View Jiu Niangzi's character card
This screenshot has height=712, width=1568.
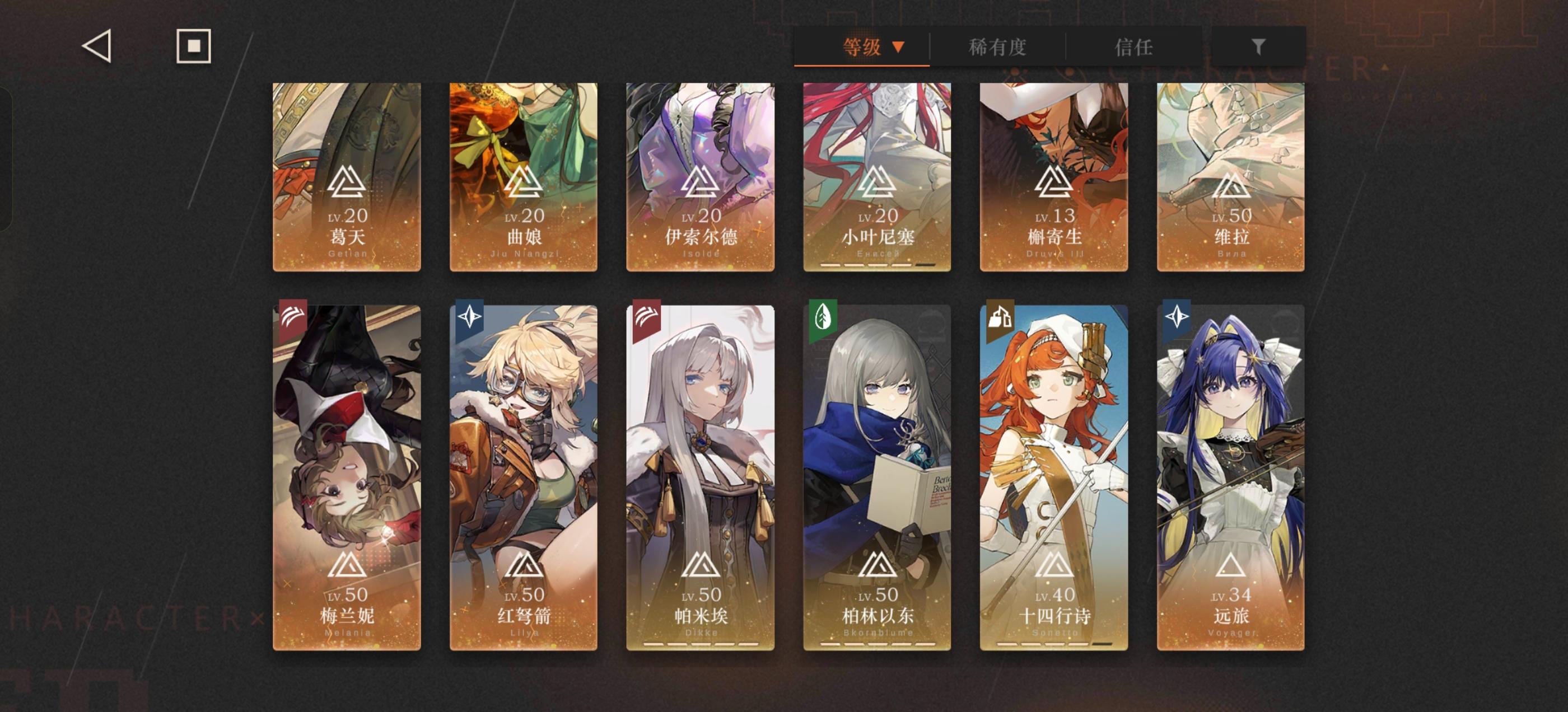[524, 176]
